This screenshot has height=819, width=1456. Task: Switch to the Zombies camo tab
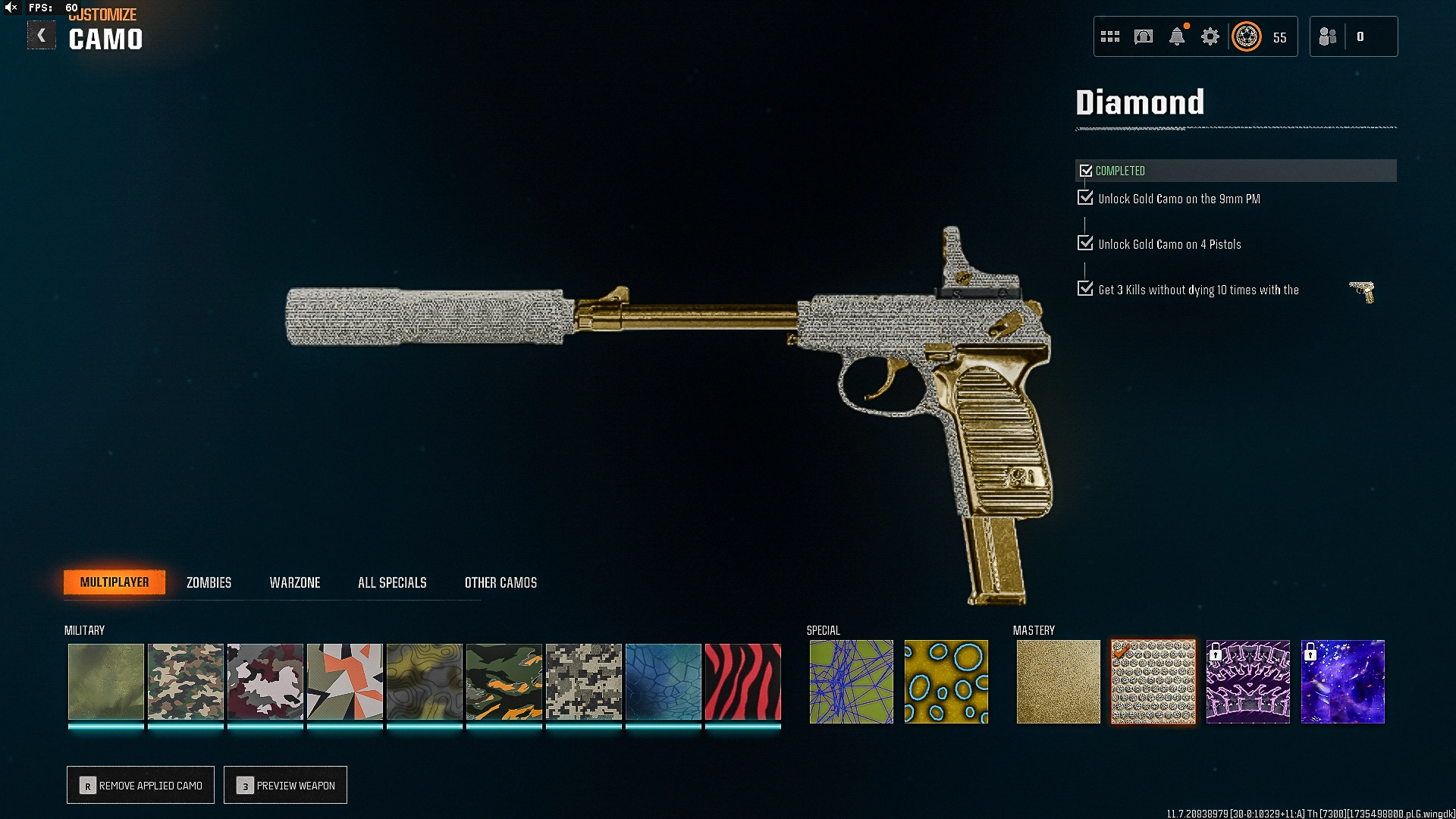[209, 582]
